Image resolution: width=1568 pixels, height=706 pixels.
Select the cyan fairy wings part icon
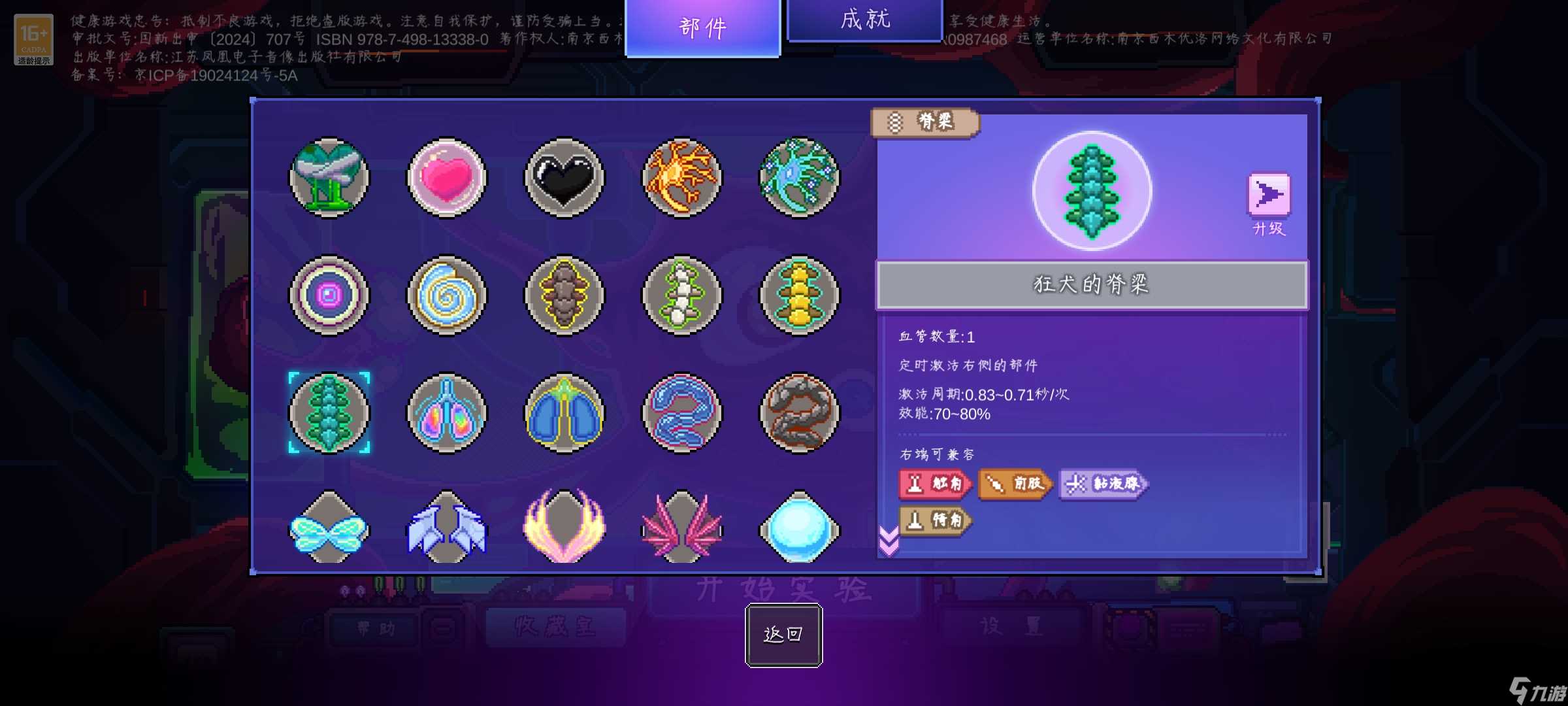(x=329, y=528)
